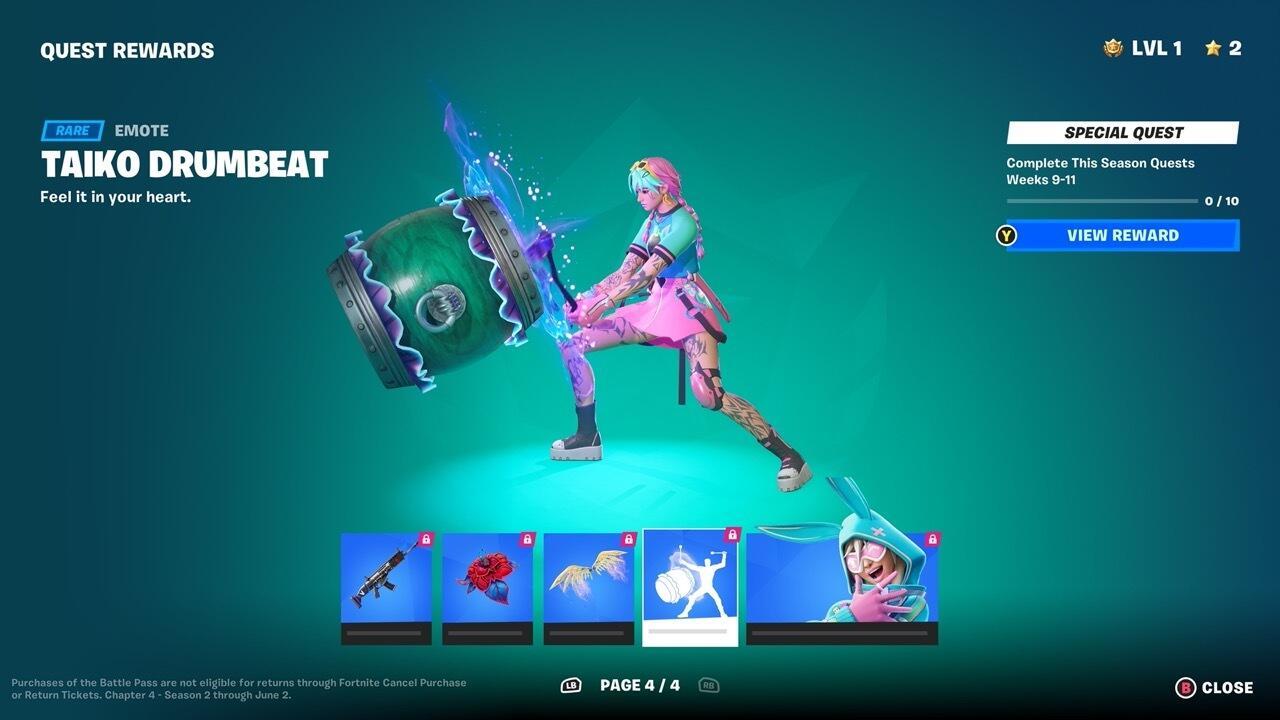Open the QUEST REWARDS screen title
Screen dimensions: 1280x720
(126, 49)
